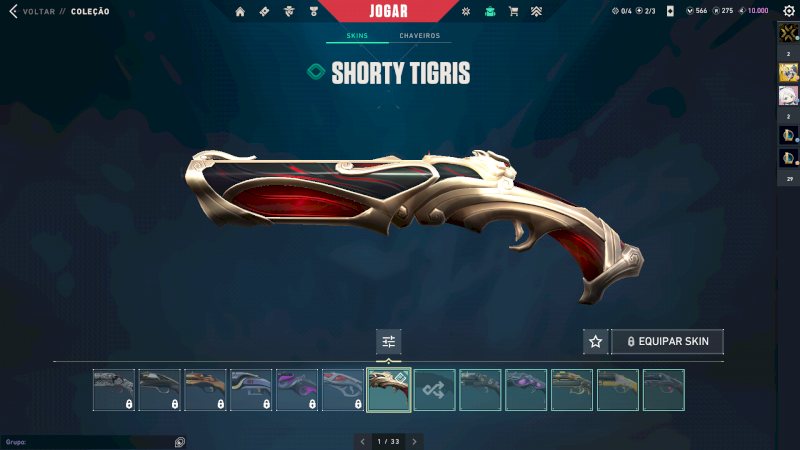Image resolution: width=800 pixels, height=450 pixels.
Task: Open the battle pass ticket icon
Action: (x=264, y=12)
